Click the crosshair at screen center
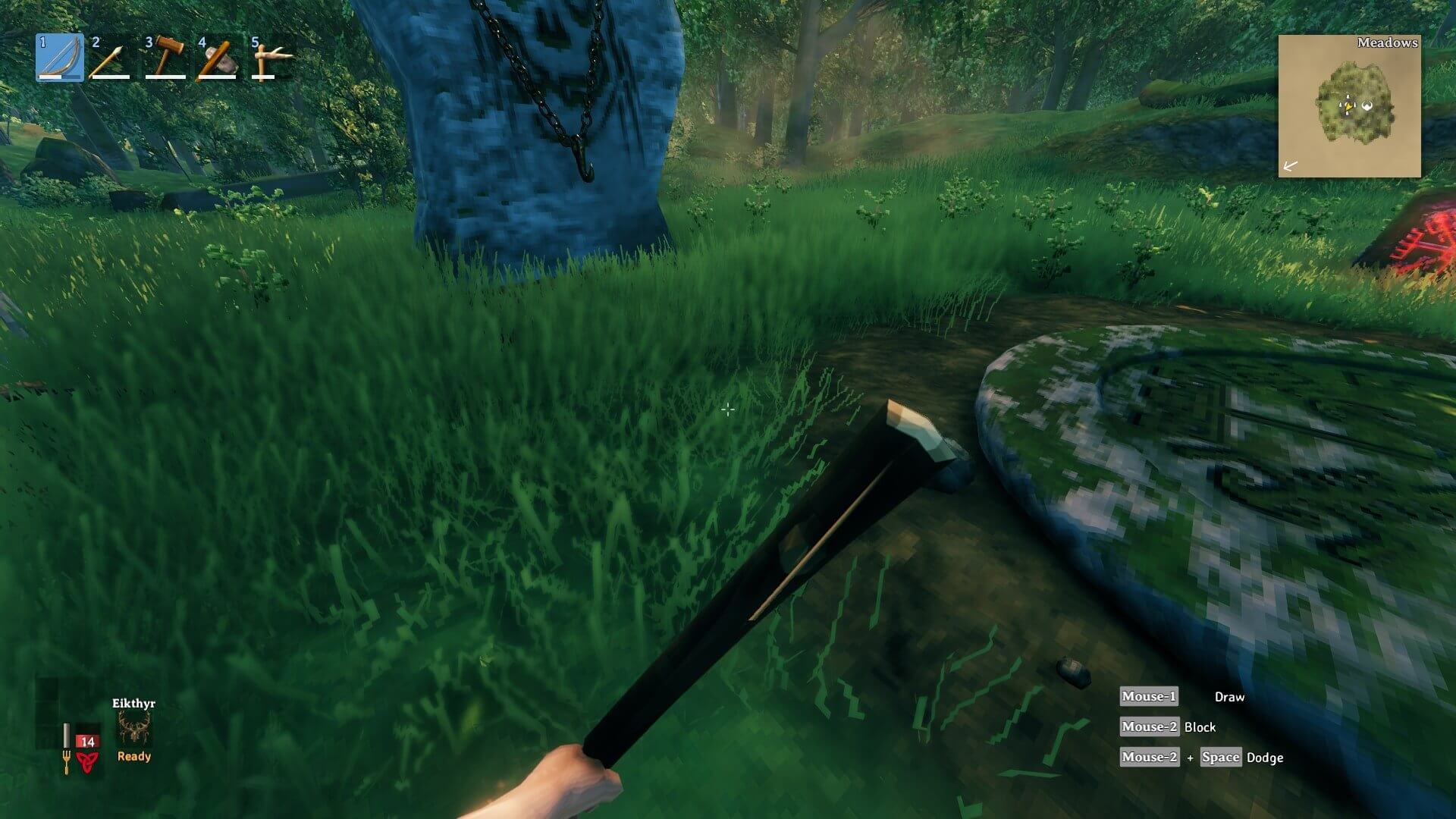1456x819 pixels. click(x=728, y=409)
